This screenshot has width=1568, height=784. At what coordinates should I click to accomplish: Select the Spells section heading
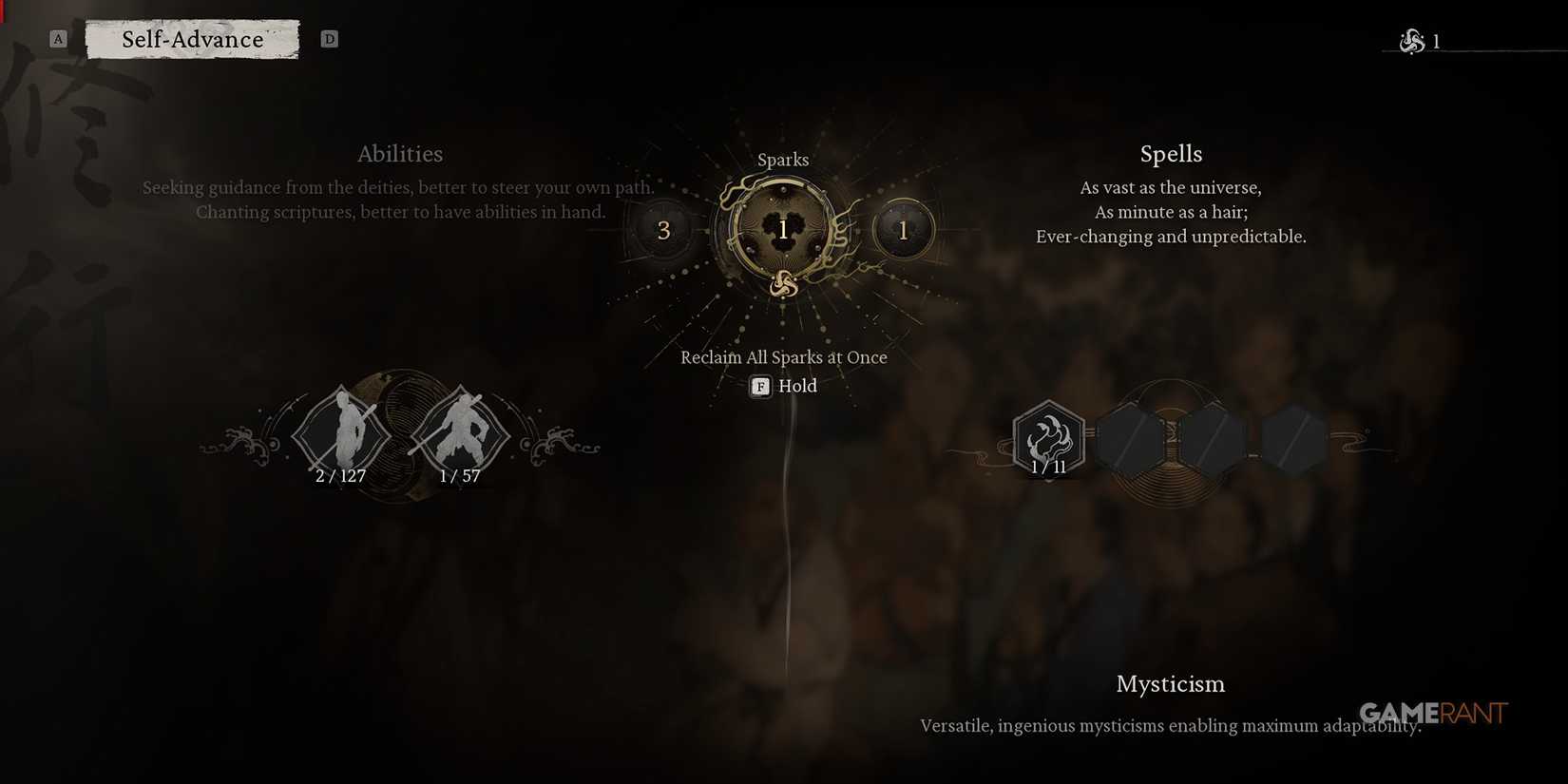1170,153
